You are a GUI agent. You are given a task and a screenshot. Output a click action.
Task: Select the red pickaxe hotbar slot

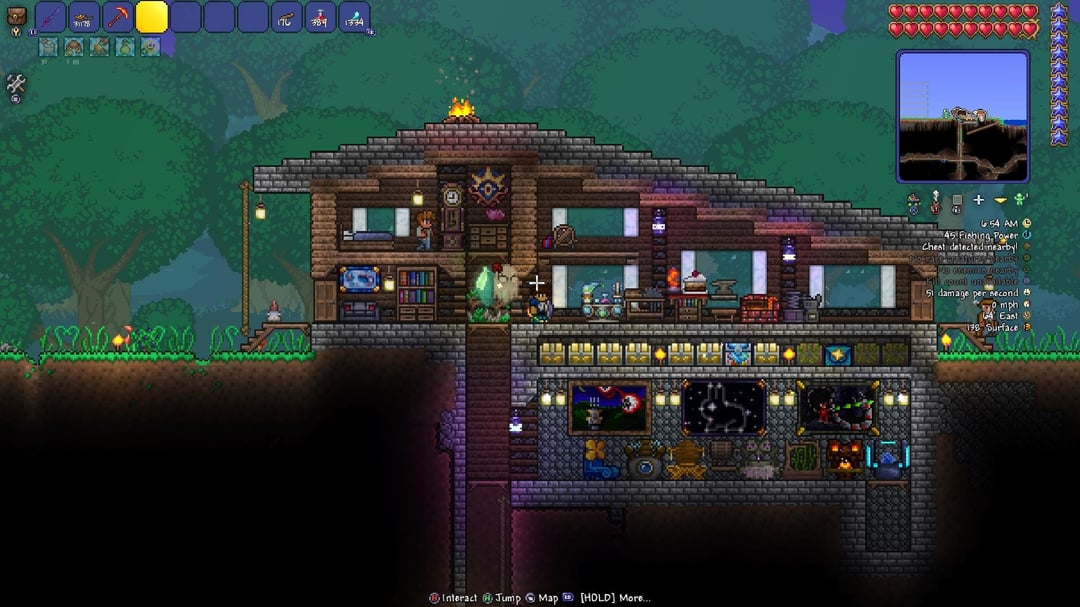(118, 17)
